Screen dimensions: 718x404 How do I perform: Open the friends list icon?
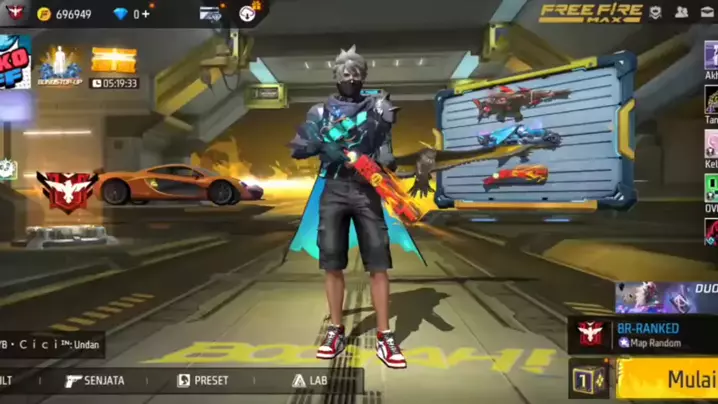[681, 13]
